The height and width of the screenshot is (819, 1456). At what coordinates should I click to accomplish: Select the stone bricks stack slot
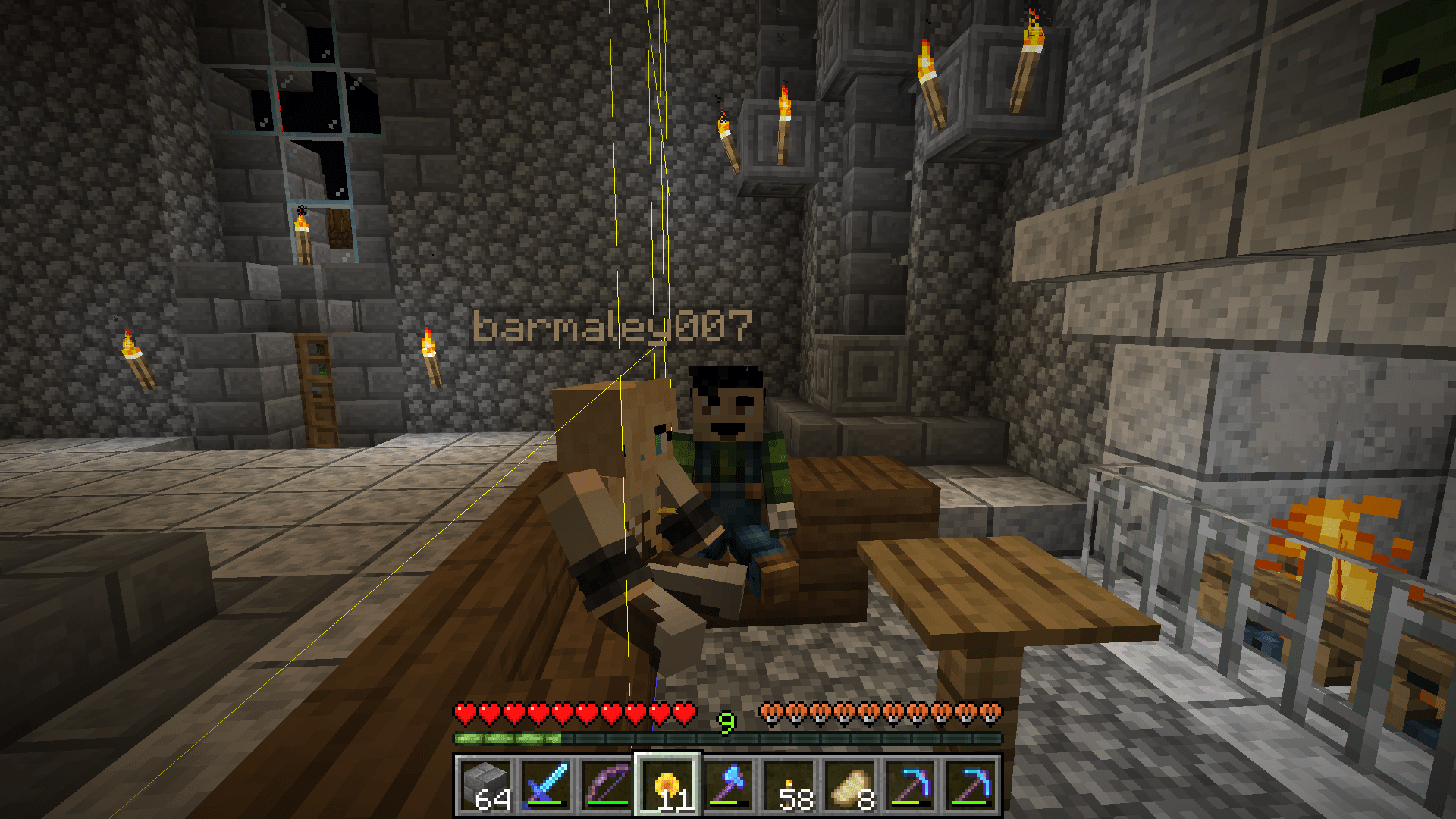pyautogui.click(x=485, y=785)
